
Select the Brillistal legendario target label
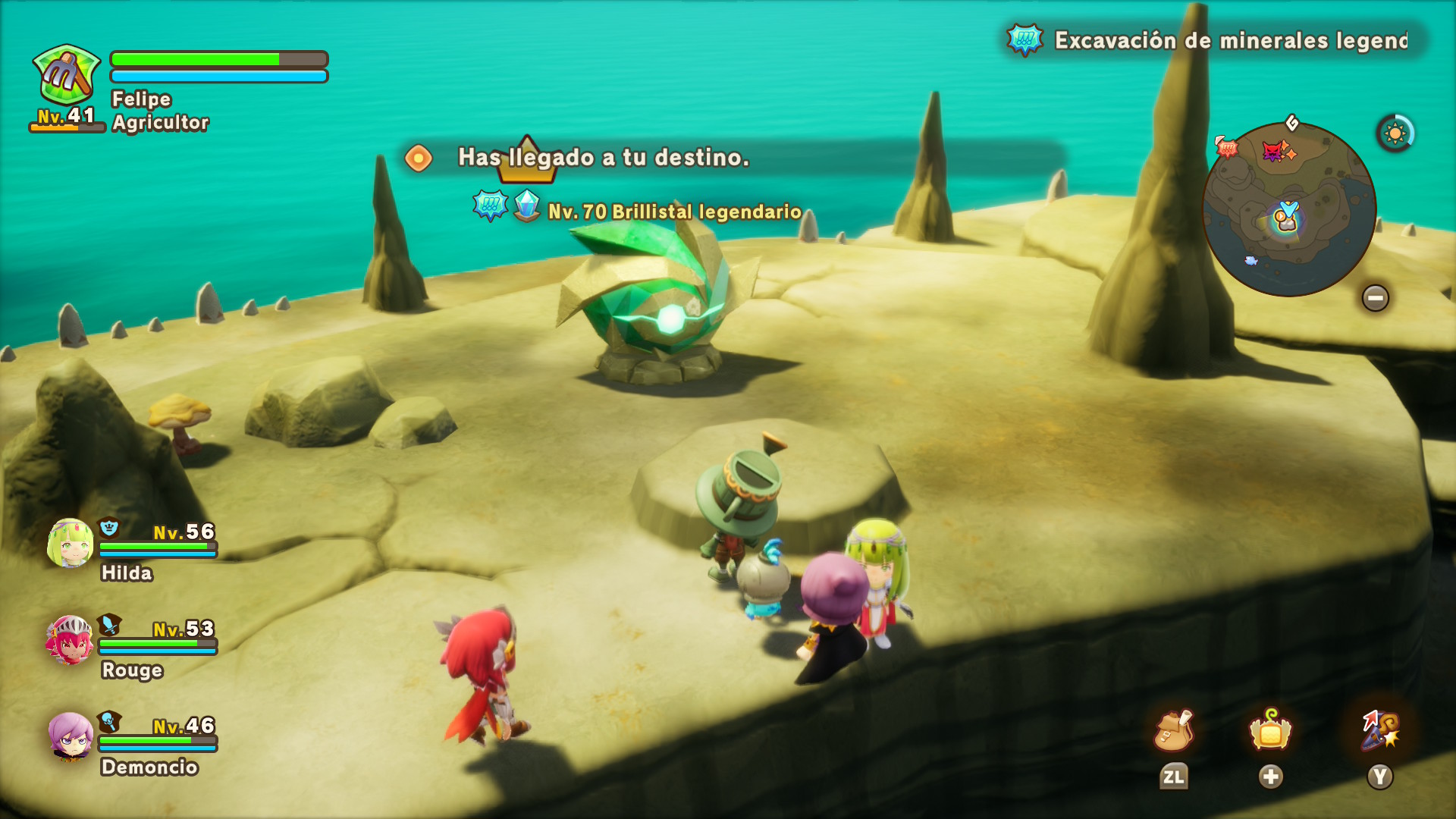pos(674,212)
